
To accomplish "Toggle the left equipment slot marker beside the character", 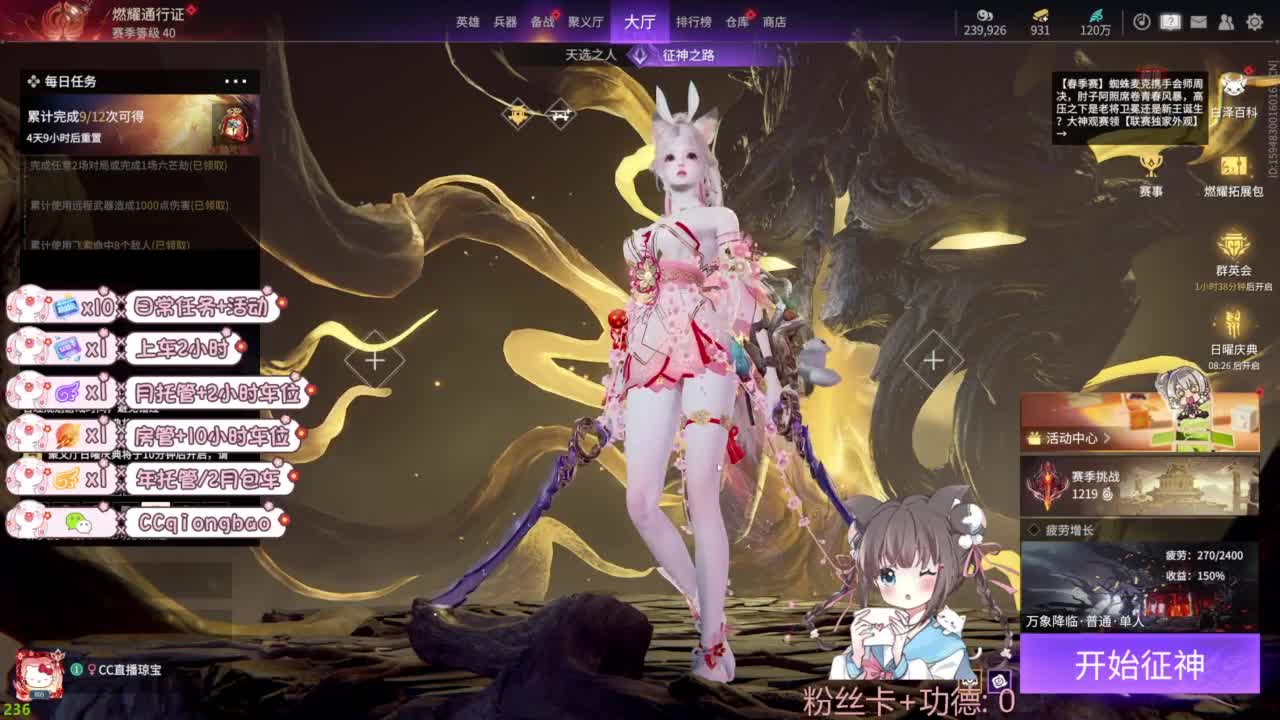I will pyautogui.click(x=375, y=360).
